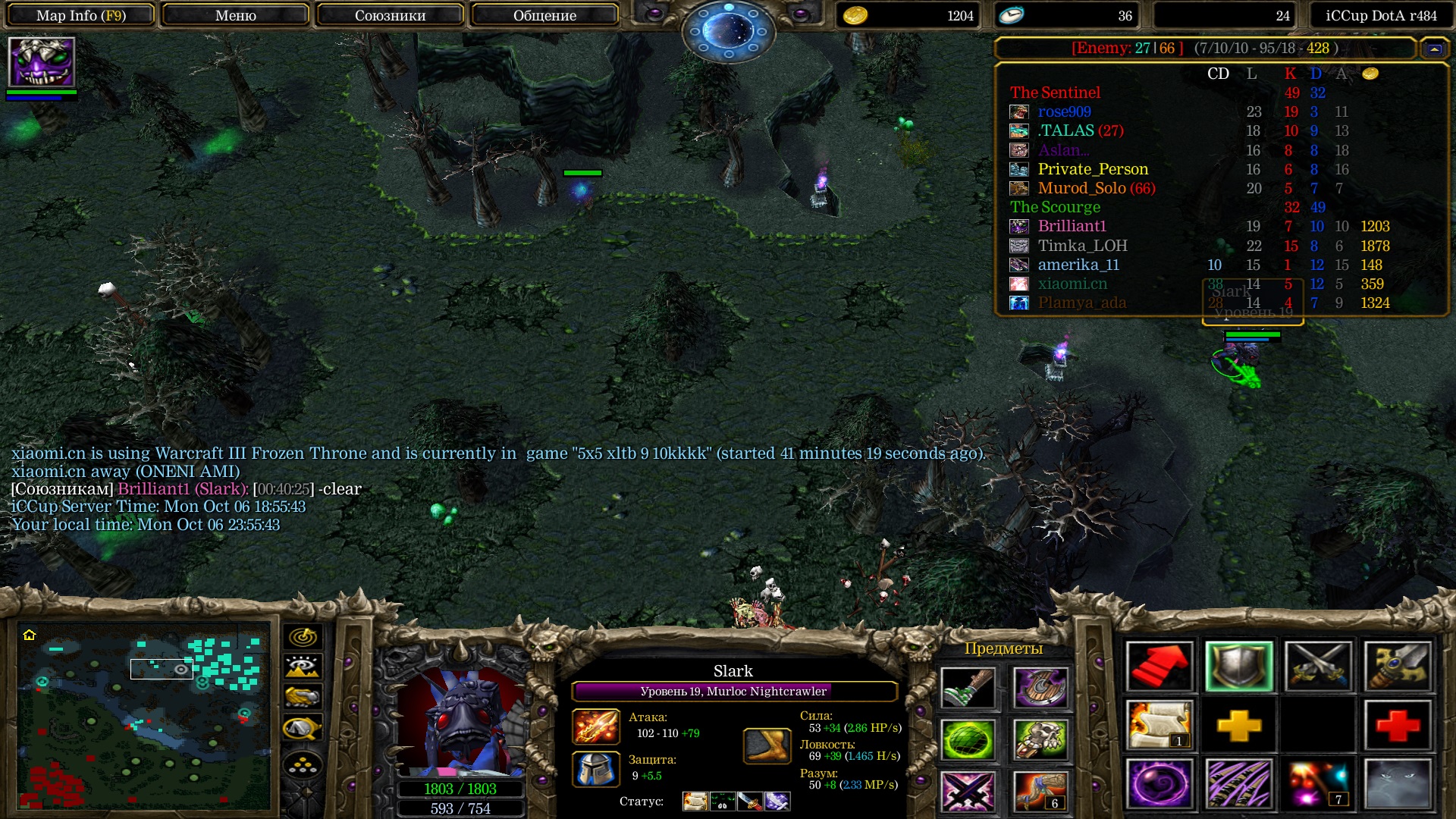
Task: Use the skull wand item slot
Action: 1040,739
